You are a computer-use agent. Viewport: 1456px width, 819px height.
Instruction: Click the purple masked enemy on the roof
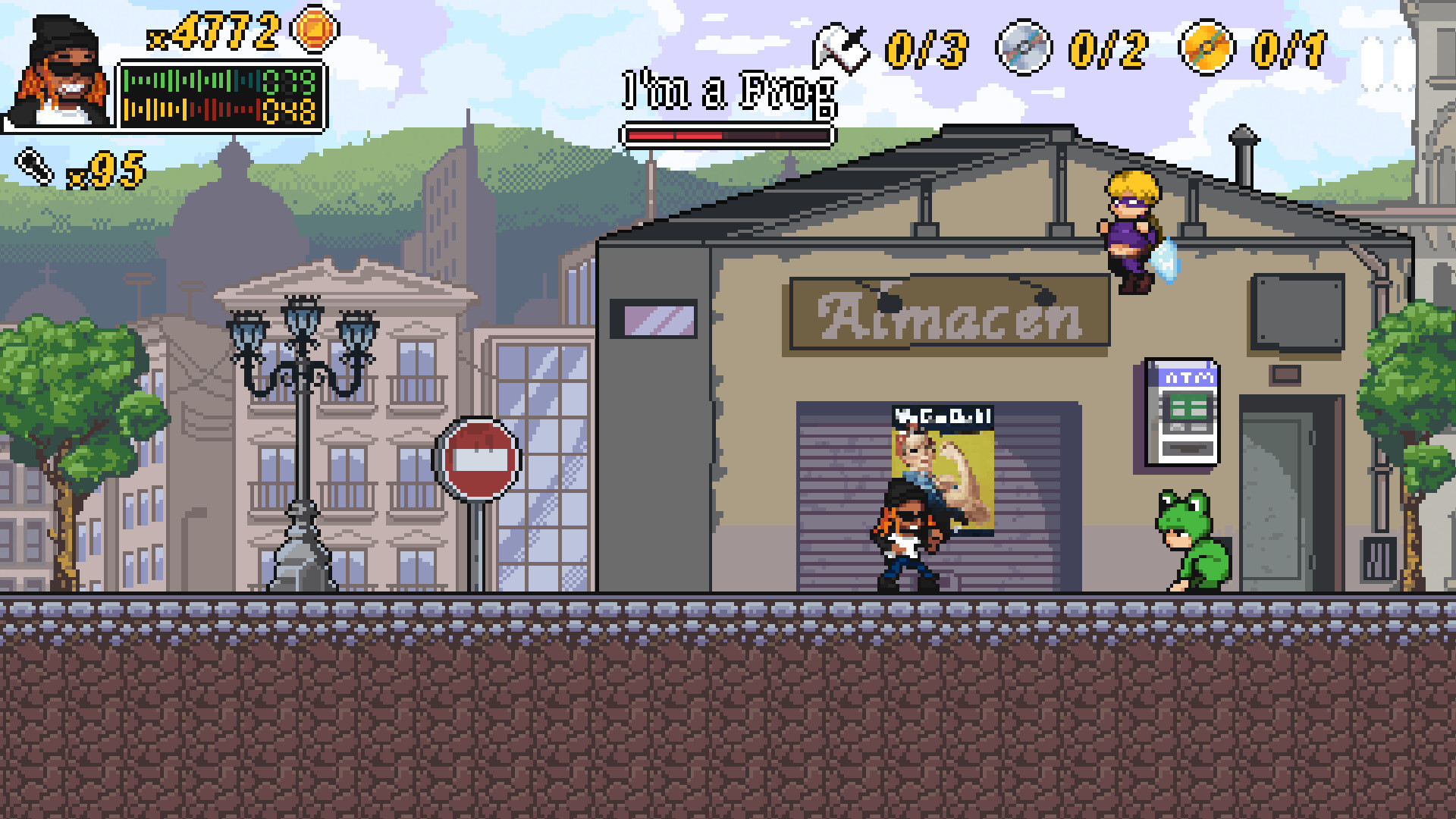coord(1130,227)
